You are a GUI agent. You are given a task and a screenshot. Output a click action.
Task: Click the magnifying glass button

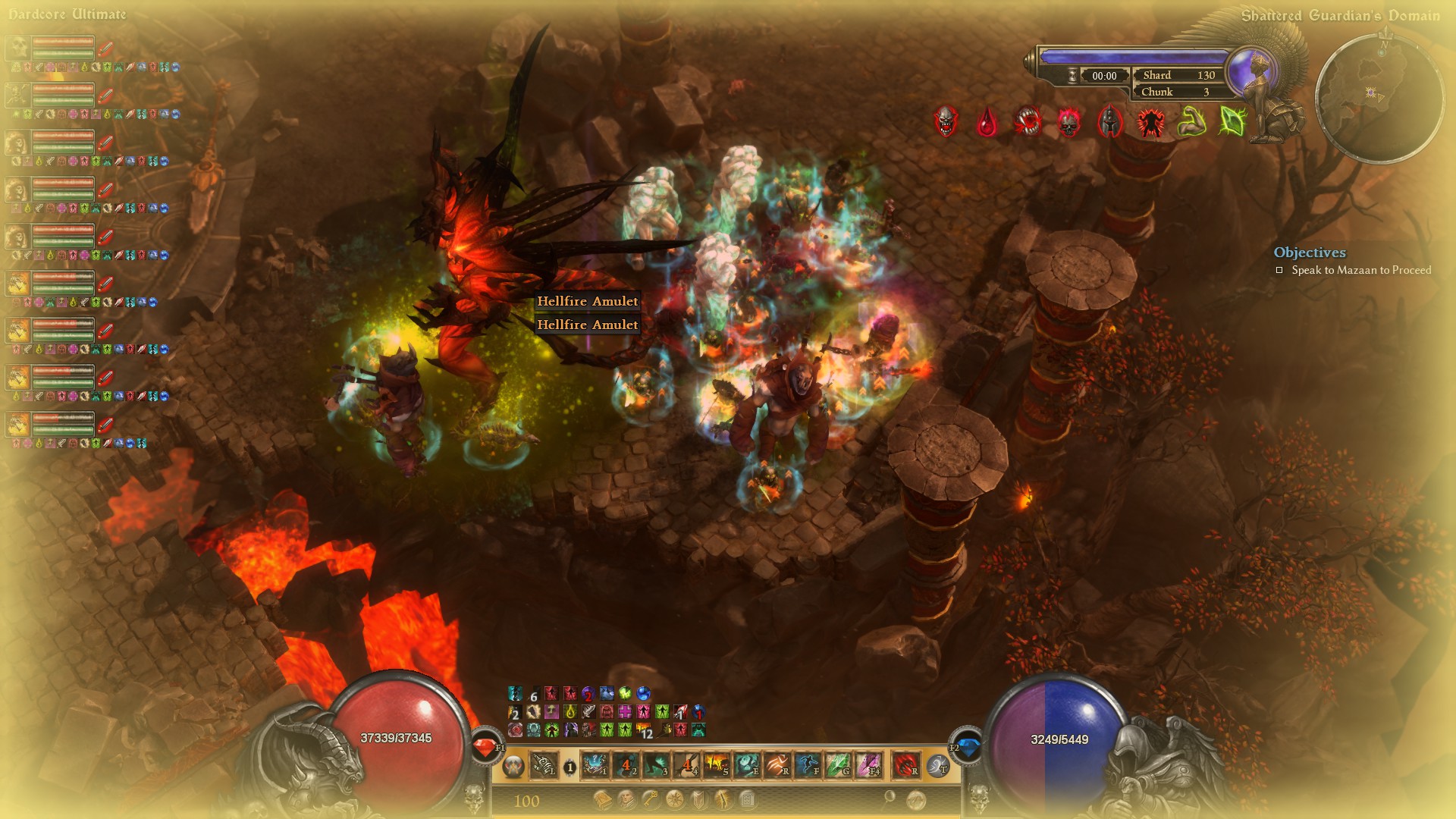click(890, 798)
